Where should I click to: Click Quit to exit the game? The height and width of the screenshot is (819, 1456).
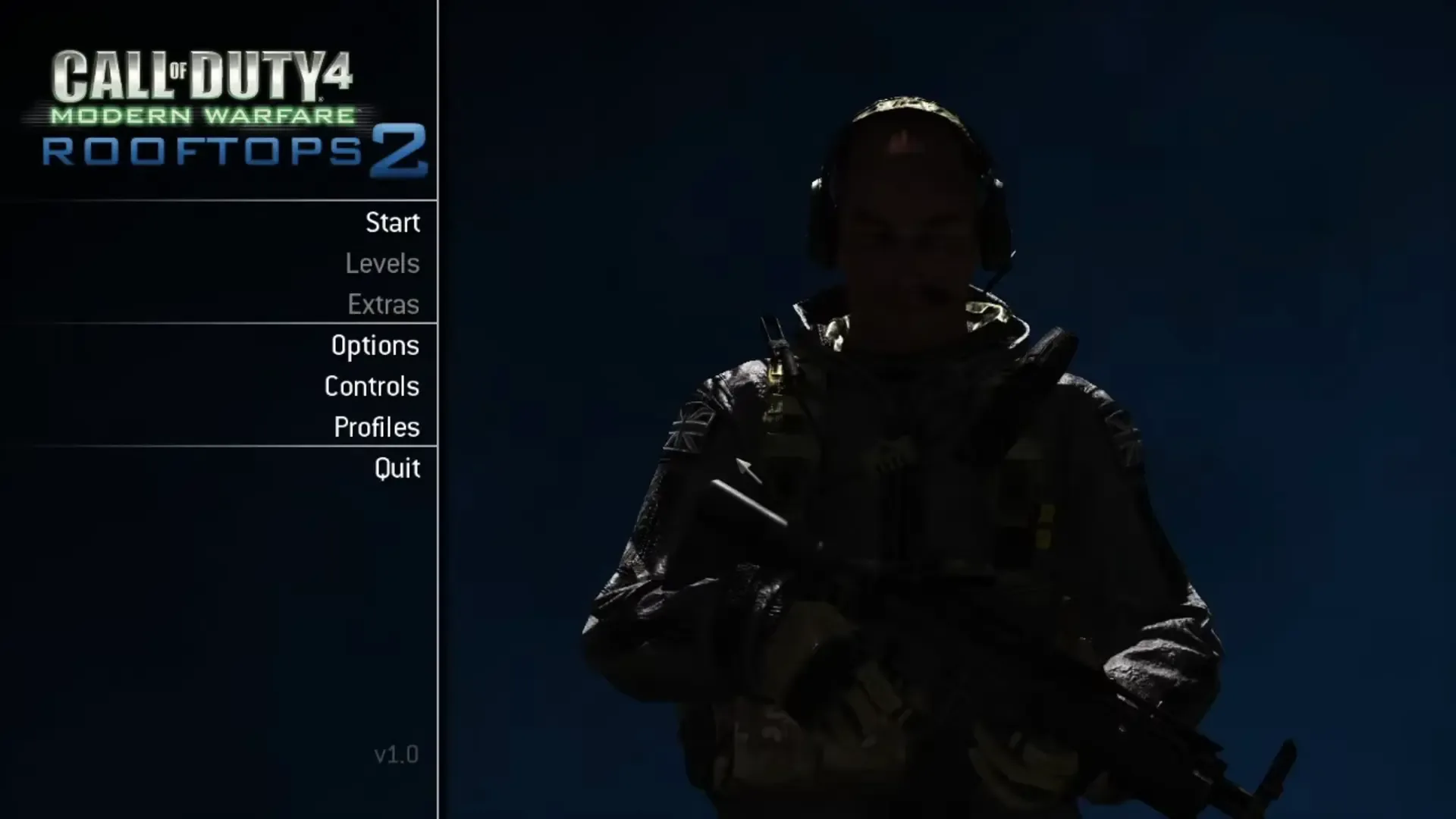[x=396, y=468]
